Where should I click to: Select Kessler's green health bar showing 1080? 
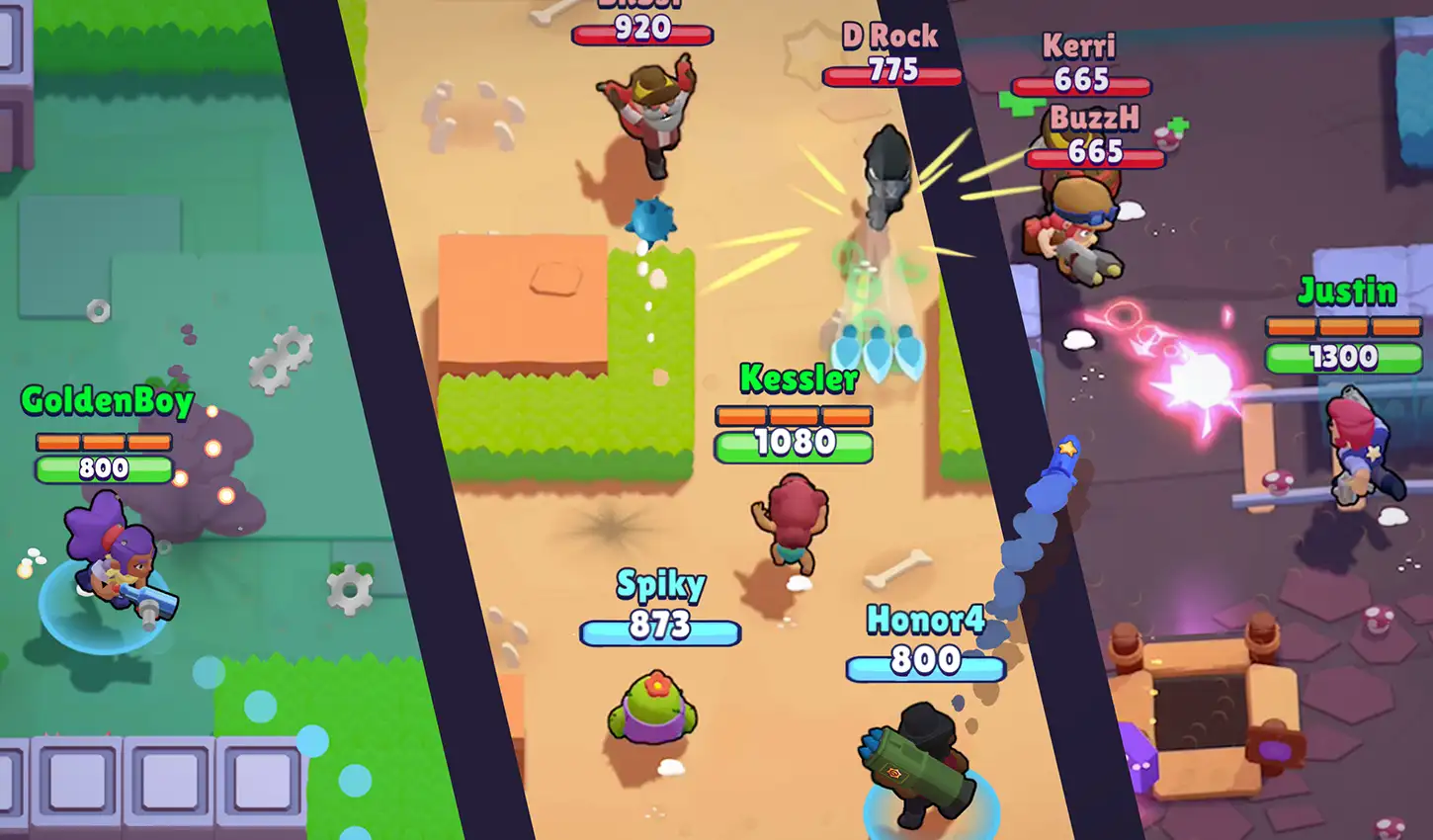[x=792, y=445]
